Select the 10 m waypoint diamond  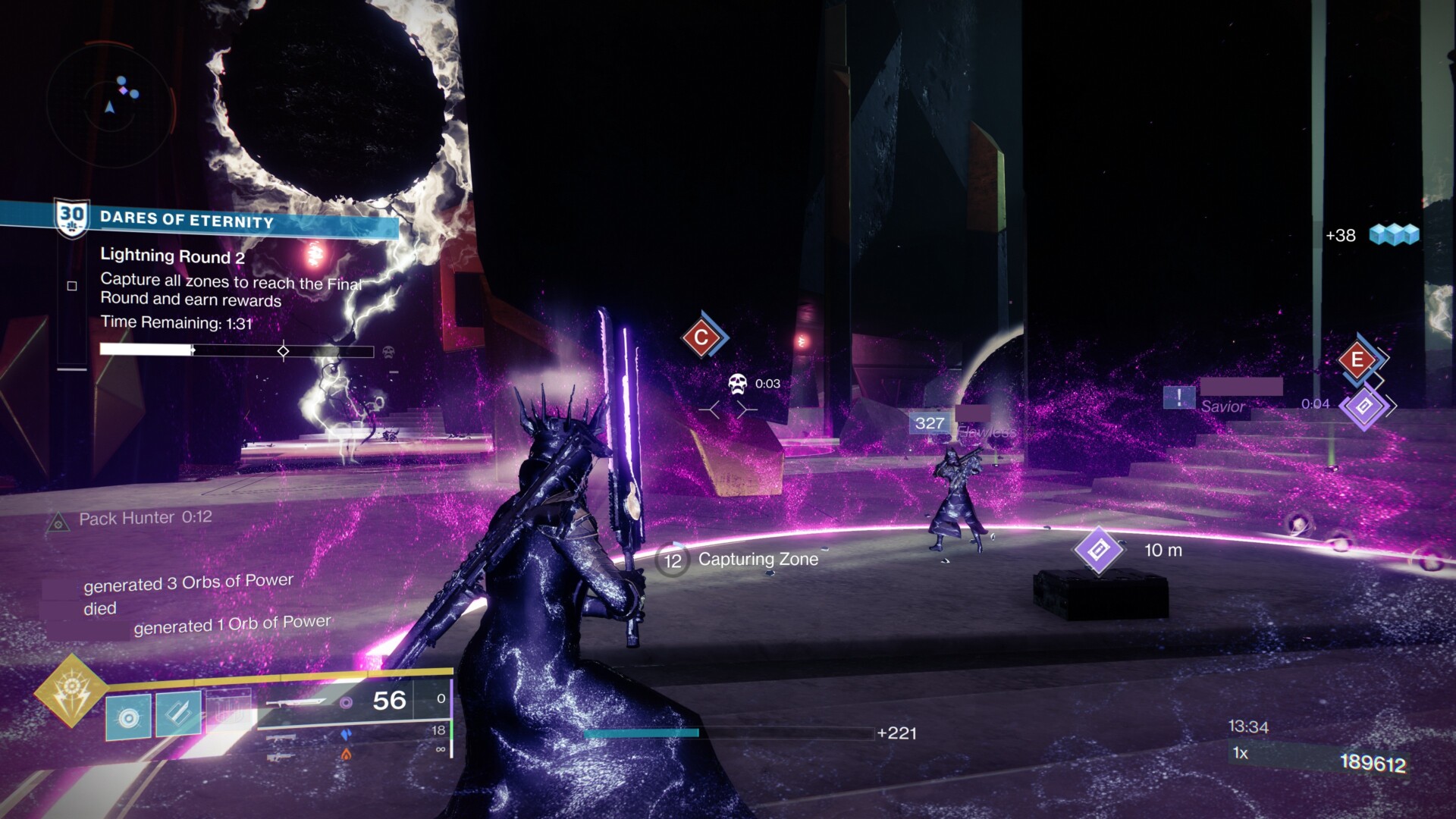click(1097, 550)
